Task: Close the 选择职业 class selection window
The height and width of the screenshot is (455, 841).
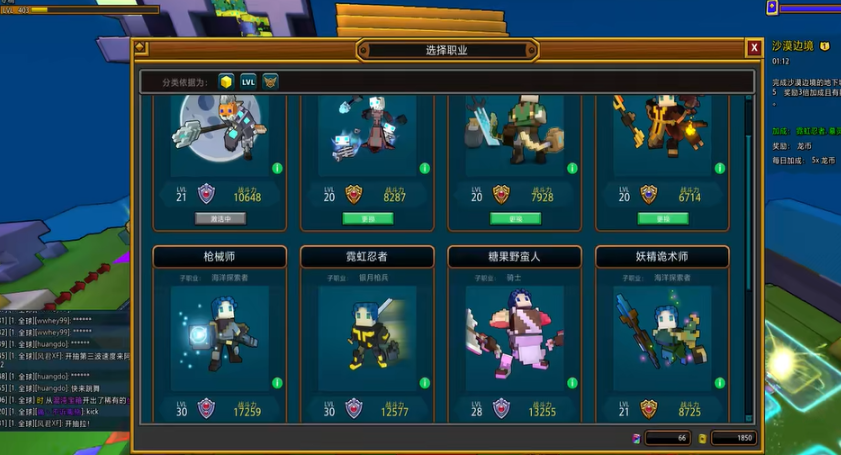Action: [754, 48]
